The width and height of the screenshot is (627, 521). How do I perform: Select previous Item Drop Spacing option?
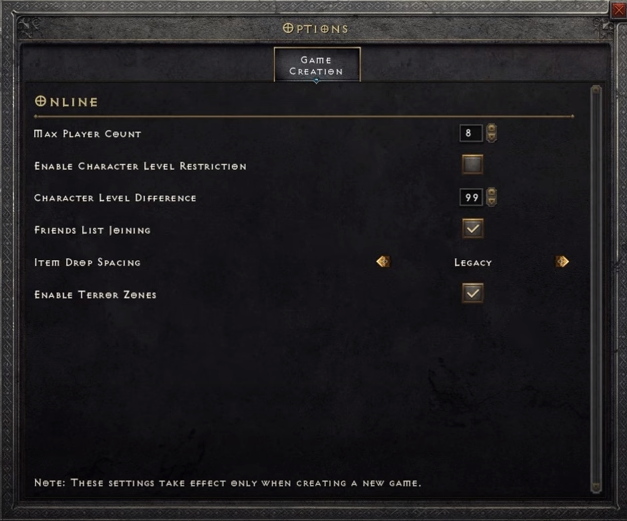[x=382, y=262]
